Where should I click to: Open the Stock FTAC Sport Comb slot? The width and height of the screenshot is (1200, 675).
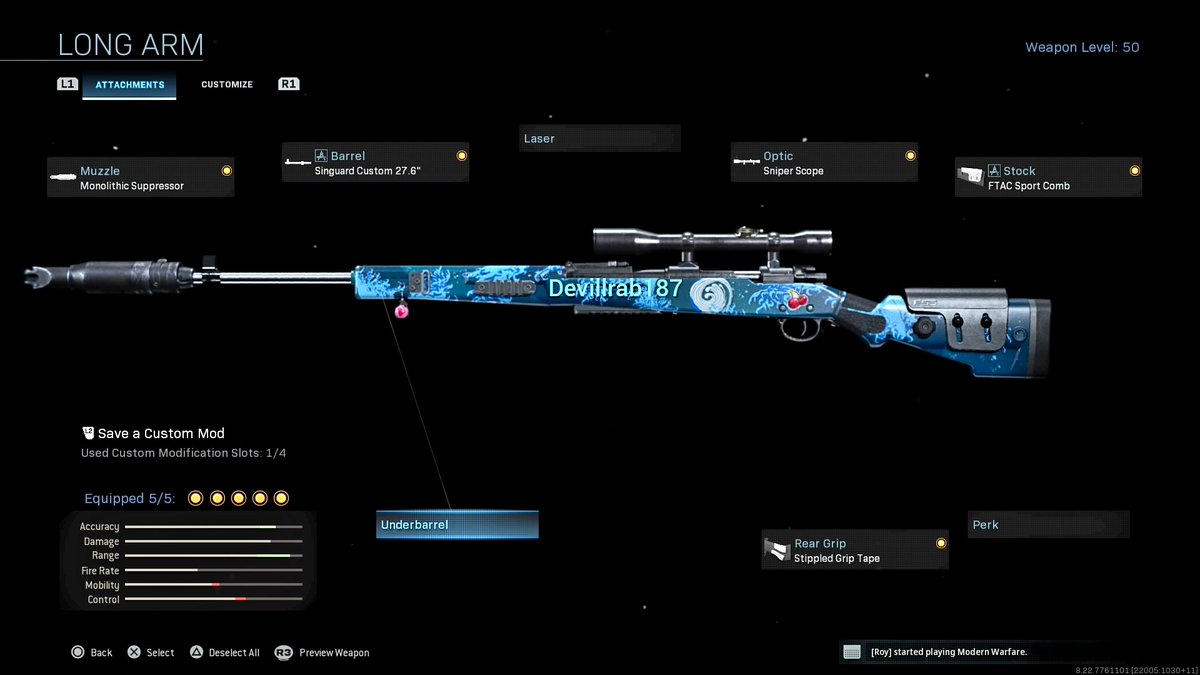coord(1048,178)
